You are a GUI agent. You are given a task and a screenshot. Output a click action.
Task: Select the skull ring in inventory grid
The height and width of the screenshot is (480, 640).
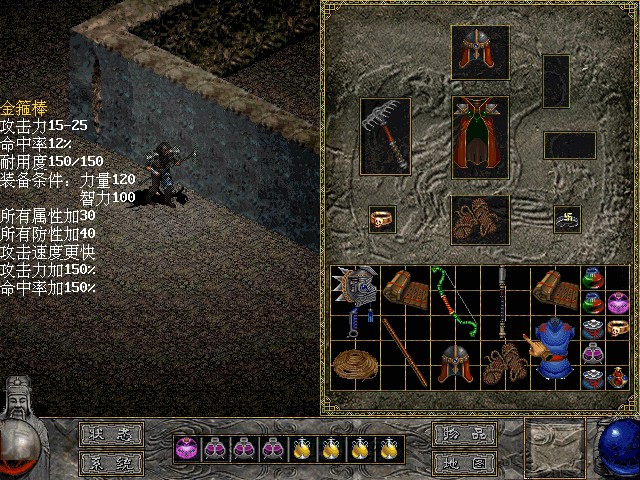(x=617, y=327)
